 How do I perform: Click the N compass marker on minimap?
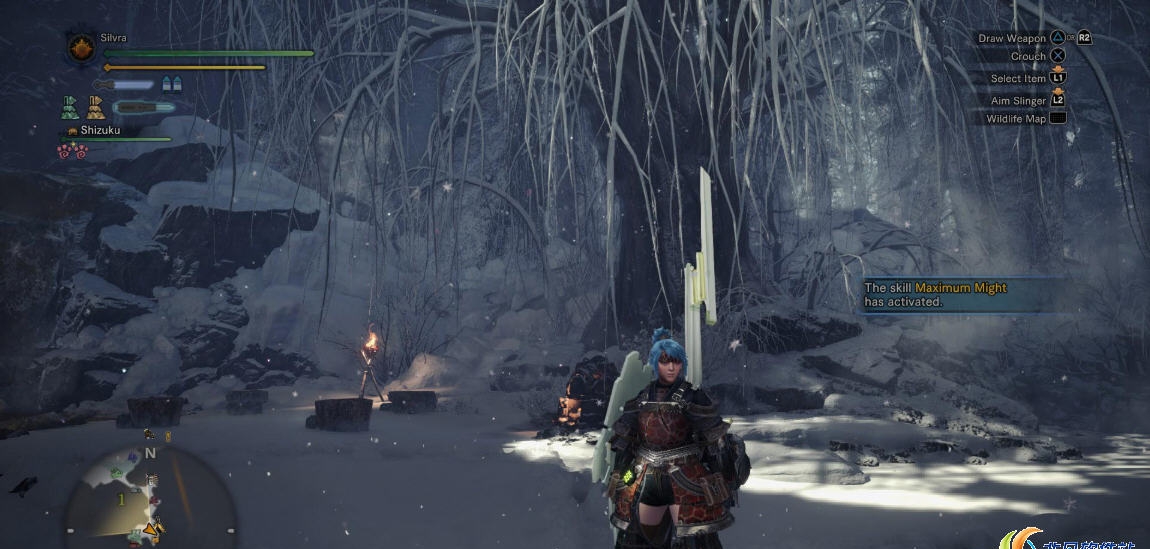(150, 453)
